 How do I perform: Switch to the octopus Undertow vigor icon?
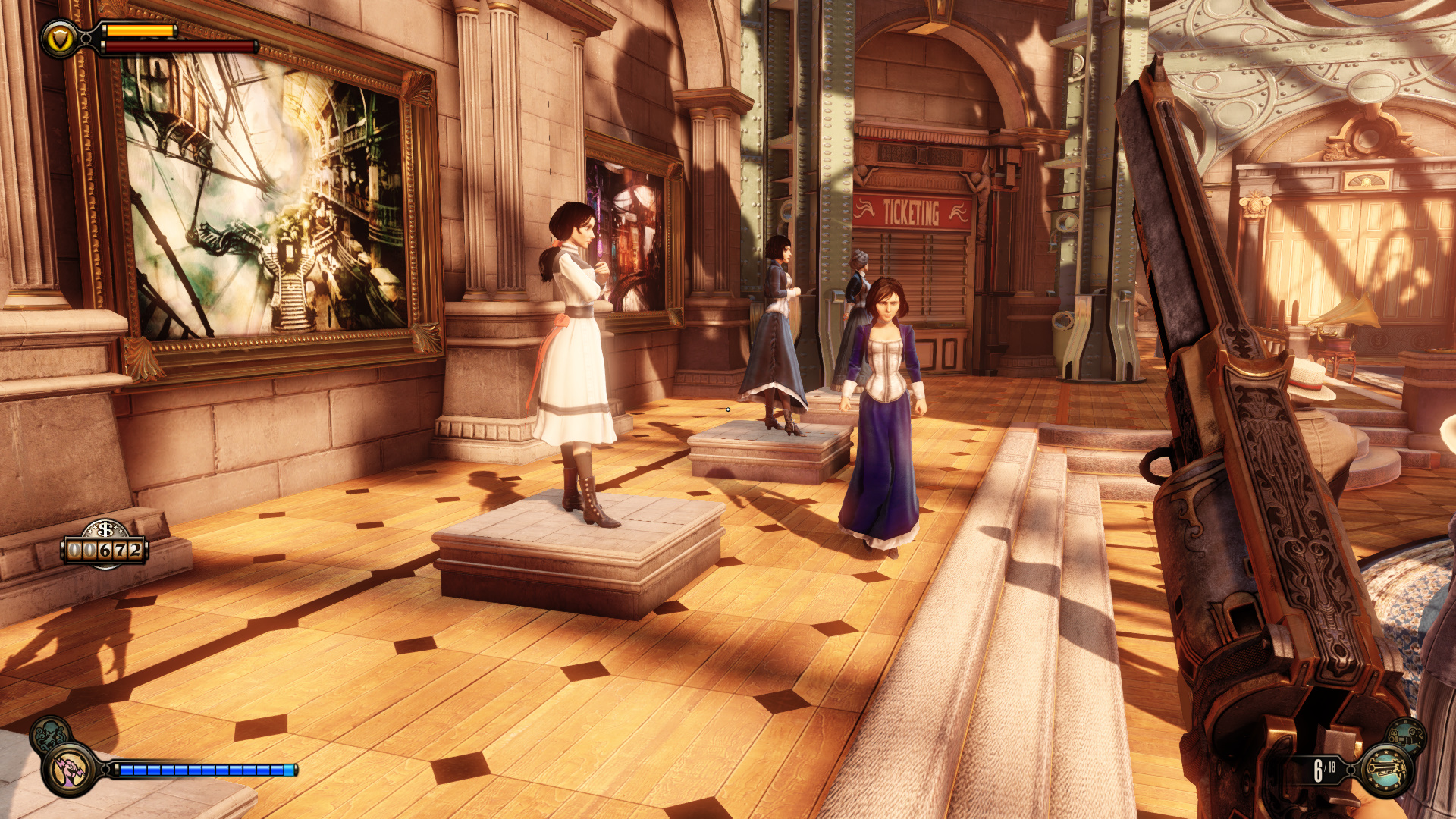(50, 735)
